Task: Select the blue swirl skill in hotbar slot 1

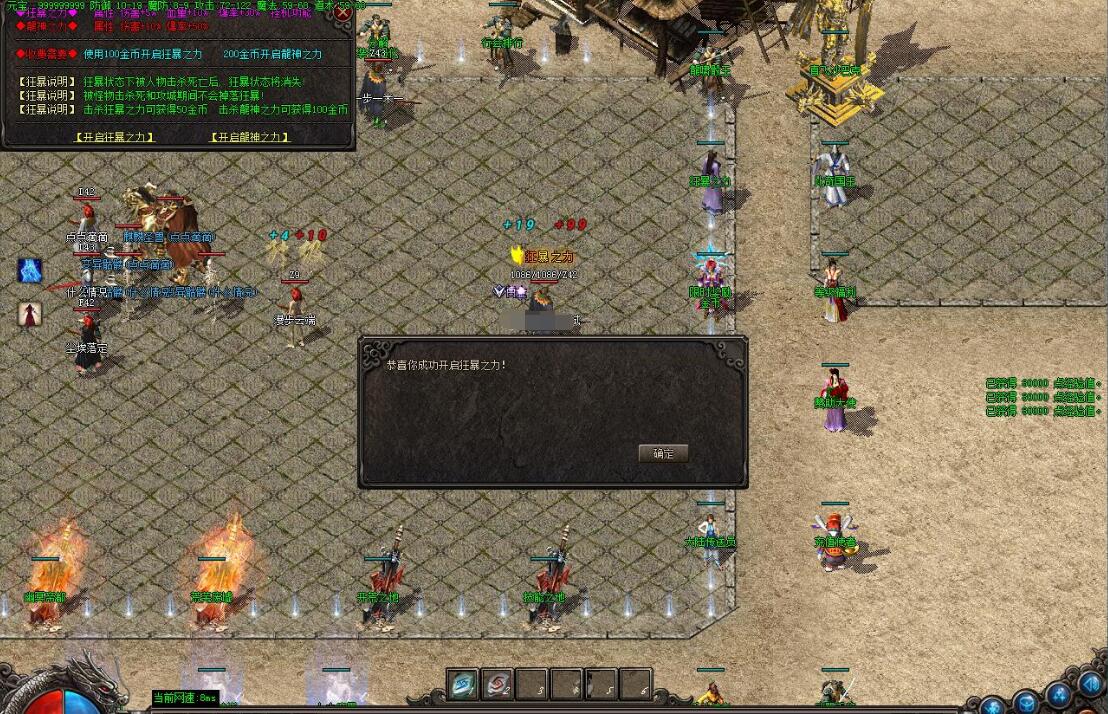Action: pos(463,684)
